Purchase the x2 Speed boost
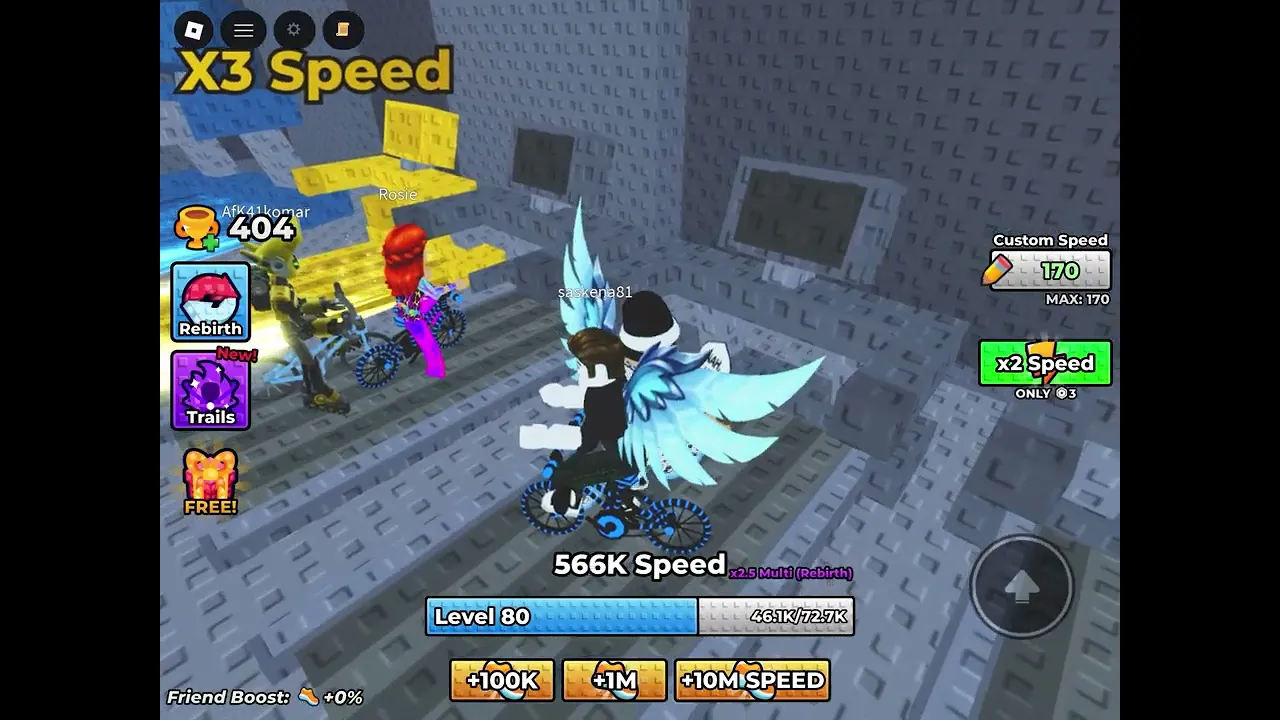This screenshot has width=1280, height=720. point(1045,363)
